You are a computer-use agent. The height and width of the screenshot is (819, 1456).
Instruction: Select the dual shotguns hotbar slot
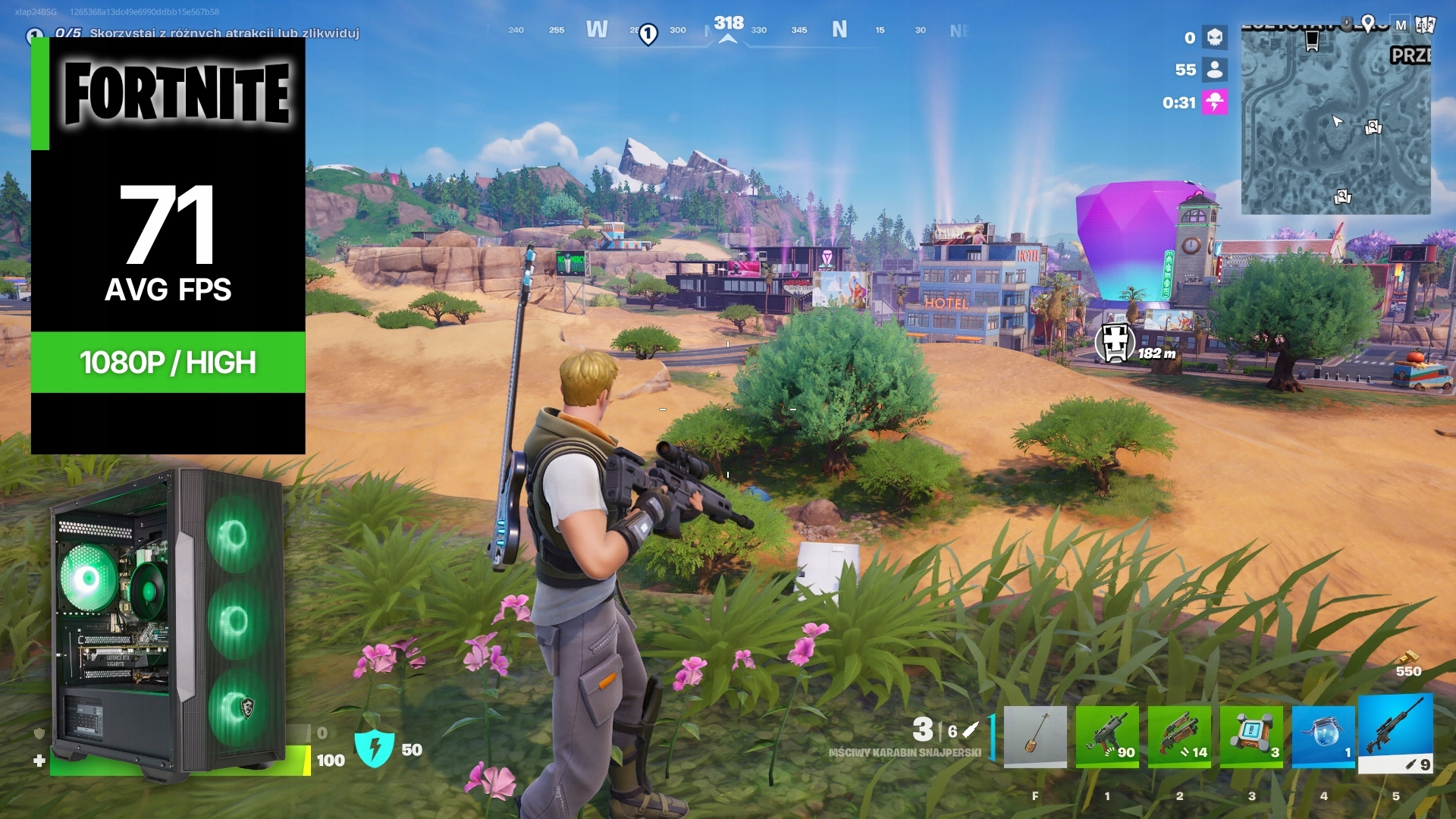click(x=1179, y=736)
